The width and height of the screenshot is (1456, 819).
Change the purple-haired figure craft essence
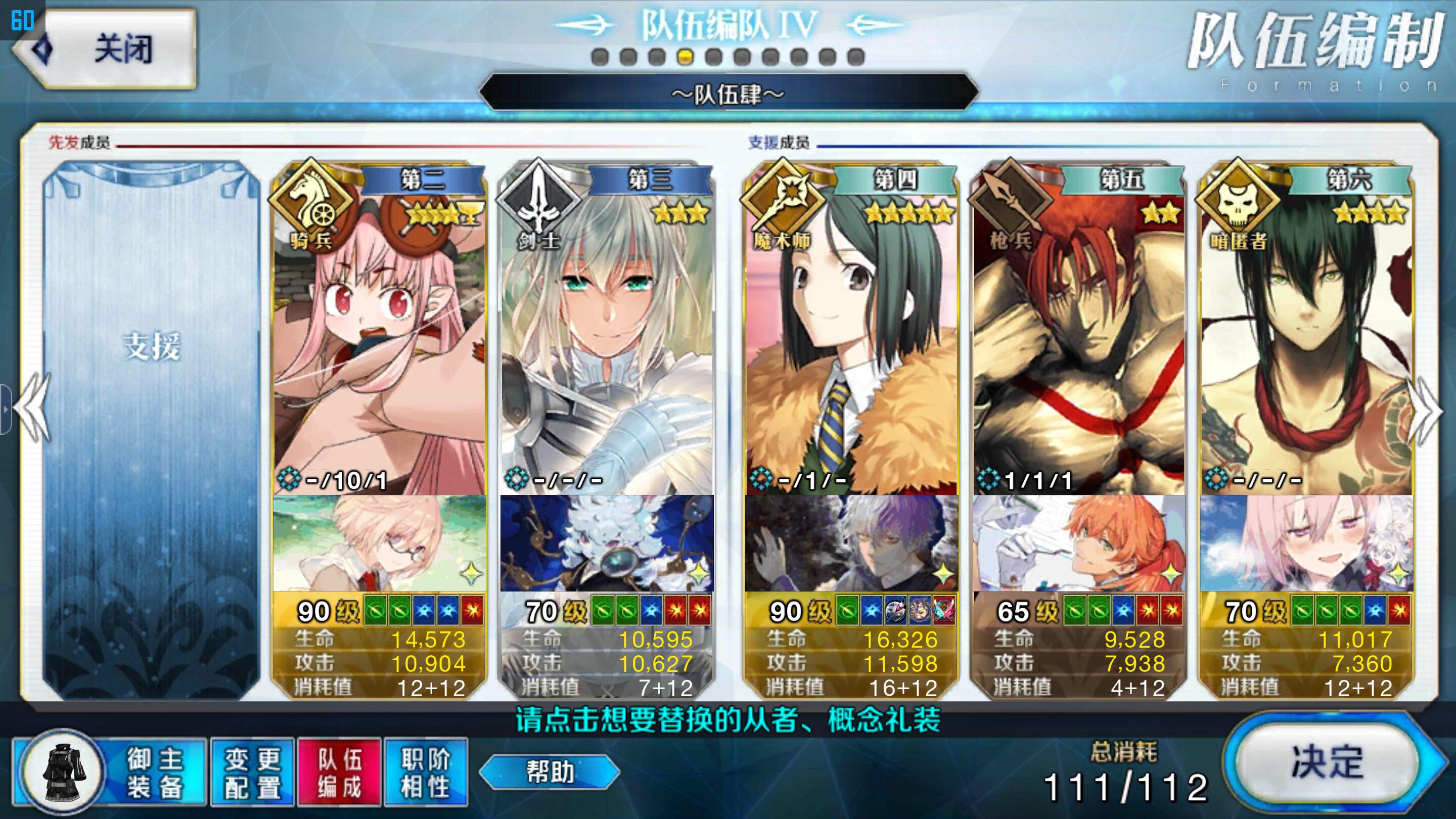(851, 543)
